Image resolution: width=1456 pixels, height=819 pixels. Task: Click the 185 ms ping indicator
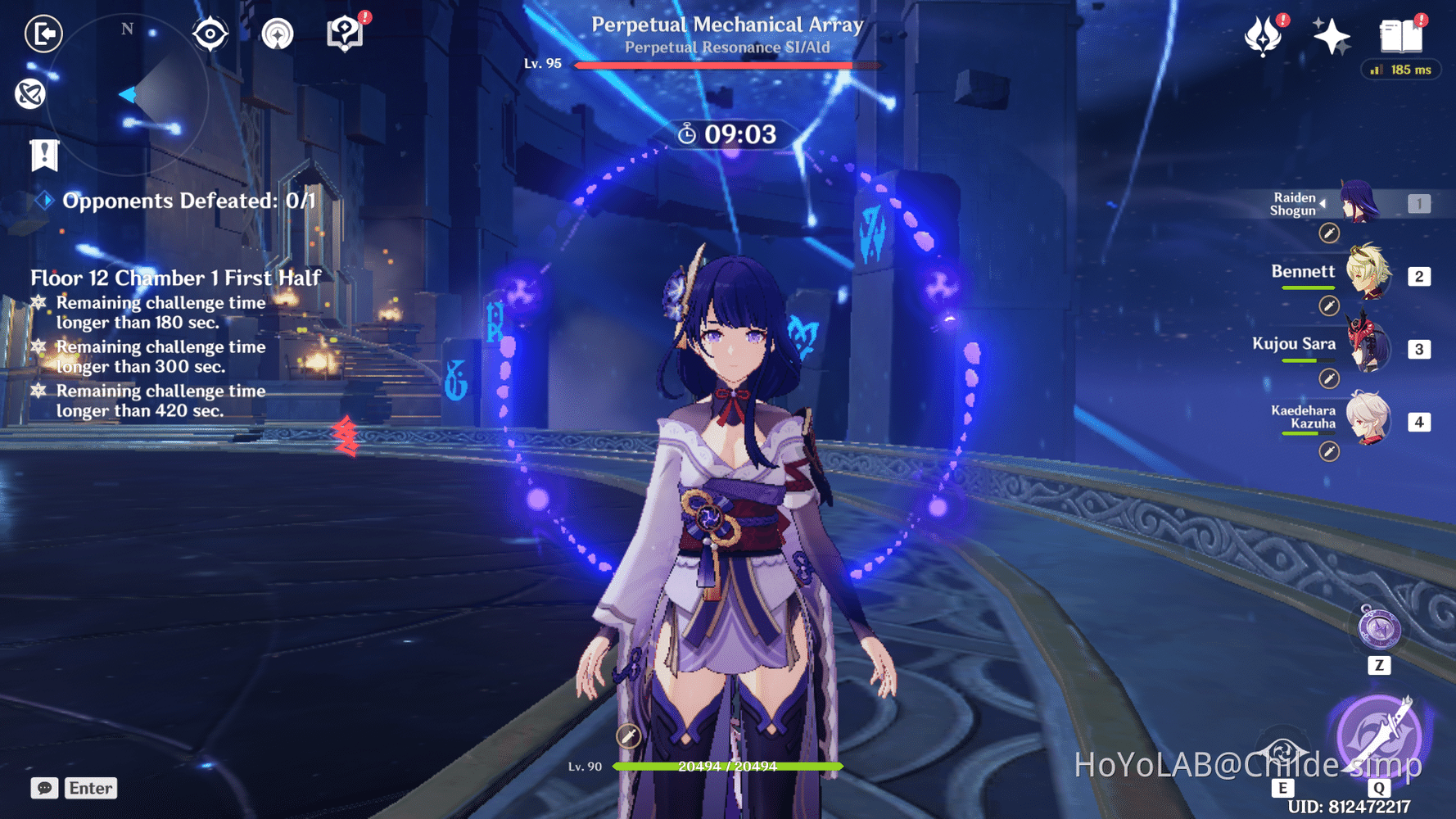pos(1400,70)
